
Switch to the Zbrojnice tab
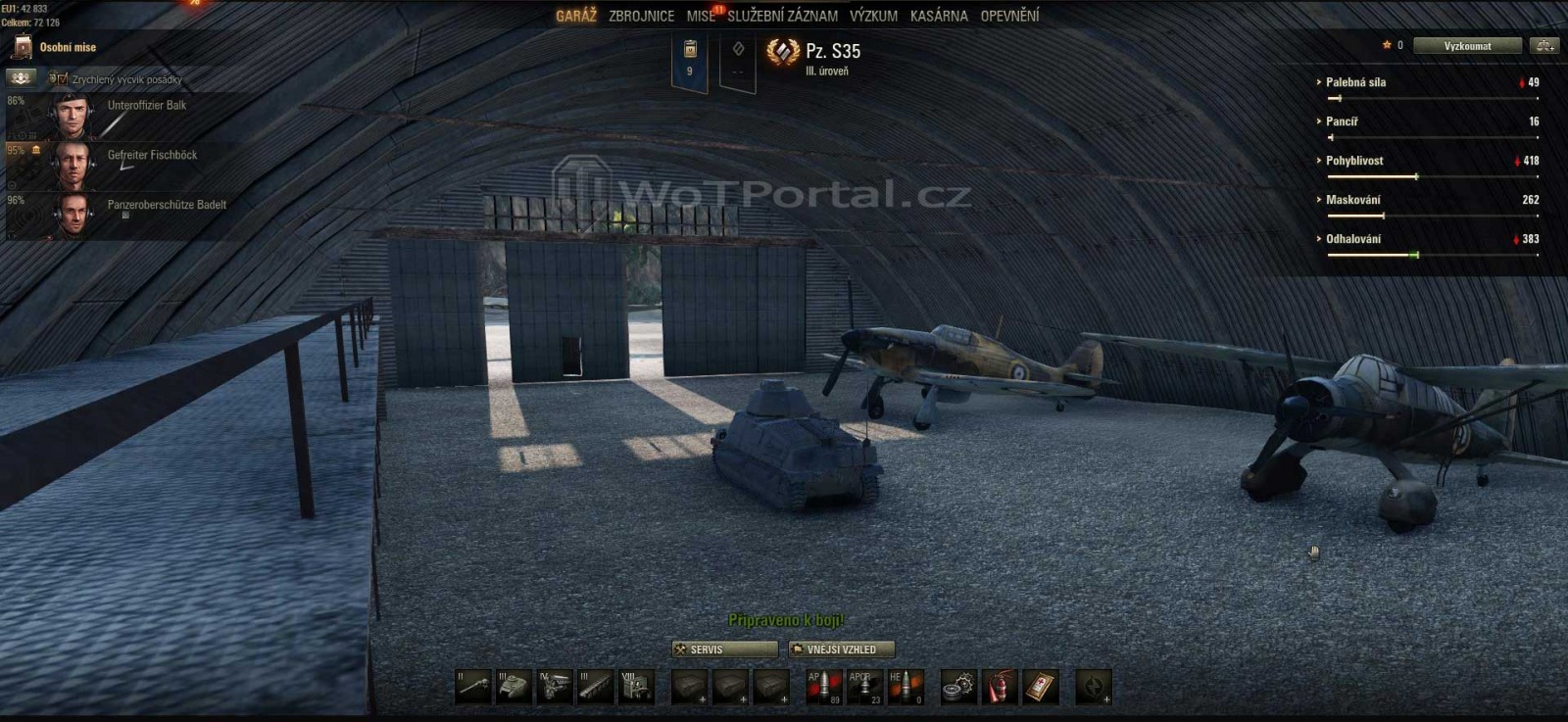(x=641, y=16)
